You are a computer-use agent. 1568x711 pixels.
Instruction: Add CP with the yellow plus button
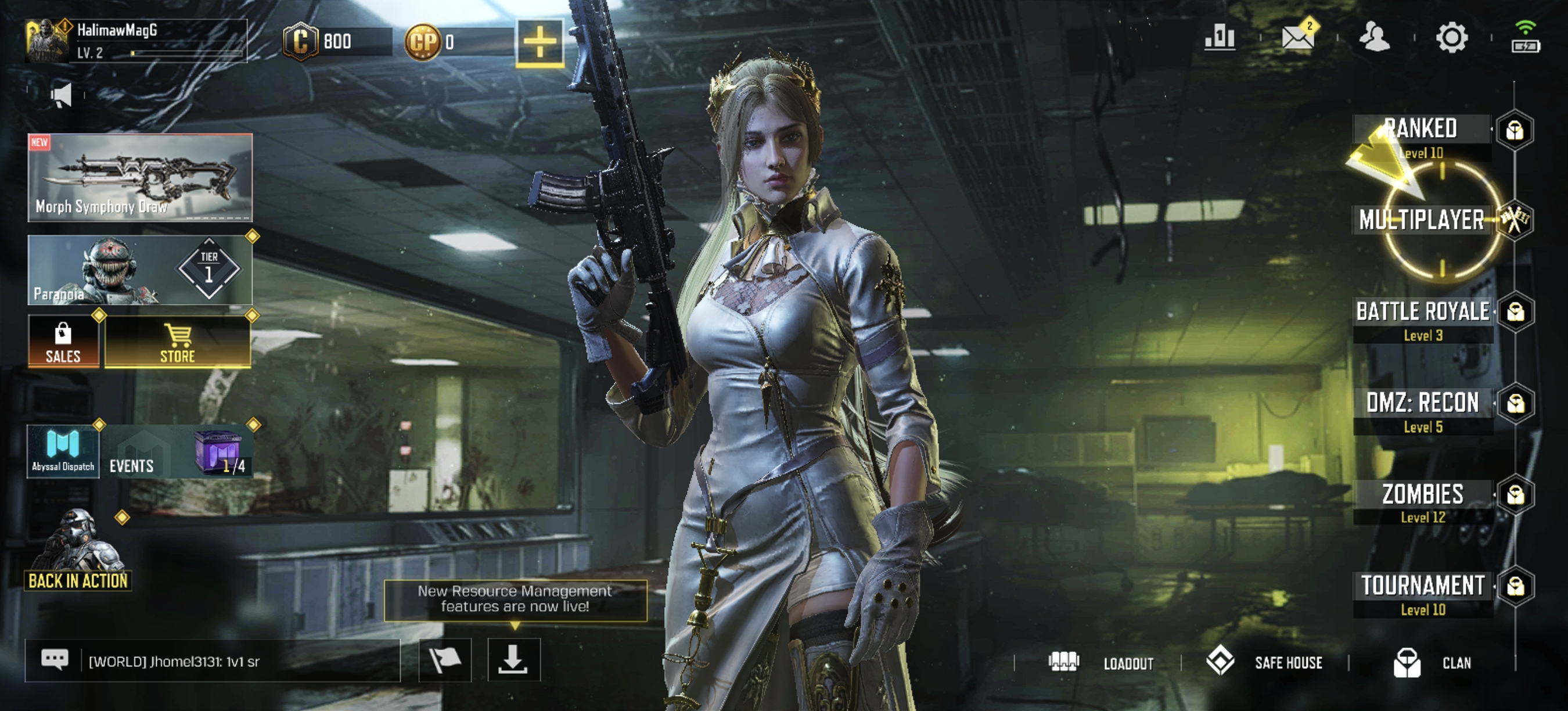coord(540,42)
